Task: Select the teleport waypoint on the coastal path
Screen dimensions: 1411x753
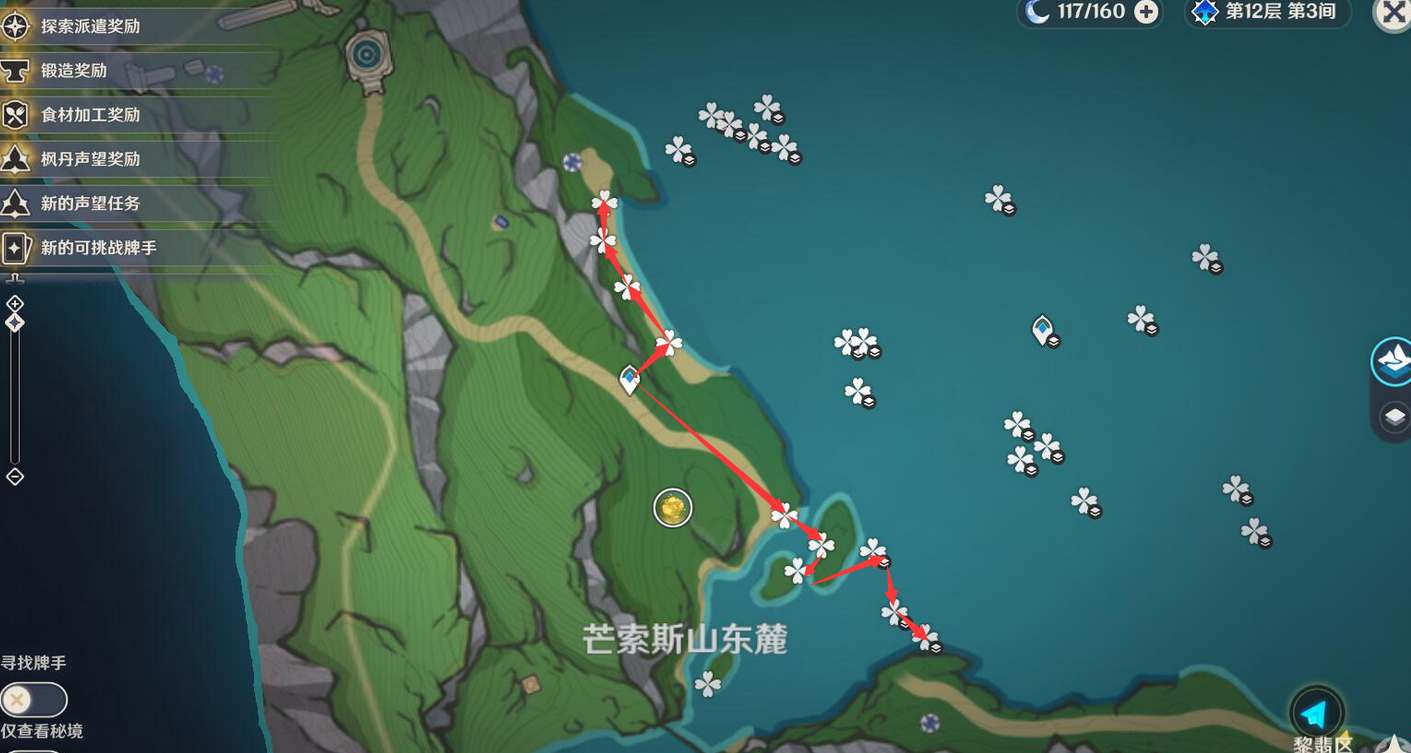Action: pos(630,379)
